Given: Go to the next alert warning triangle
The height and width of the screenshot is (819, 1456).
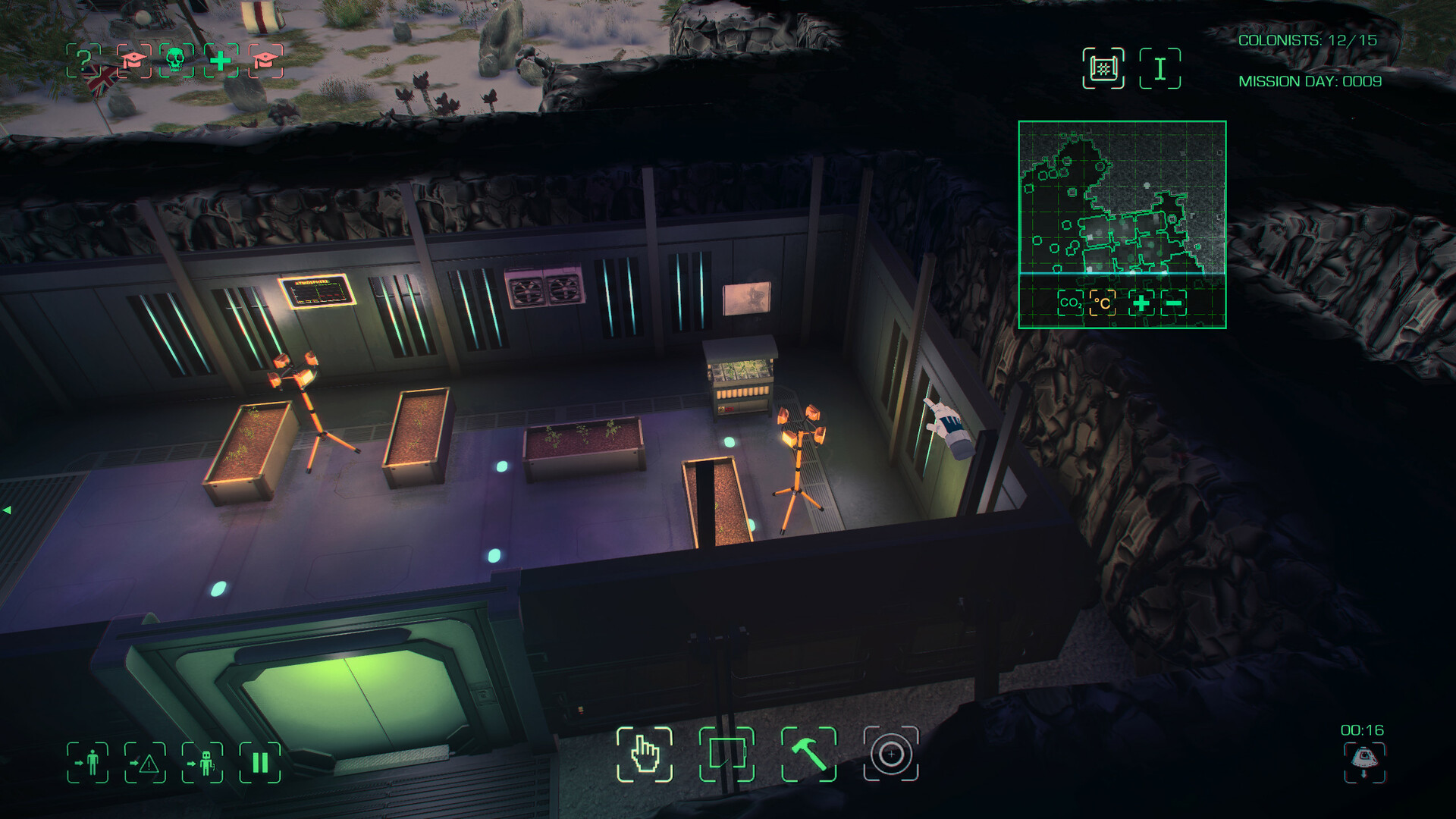Looking at the screenshot, I should [145, 762].
